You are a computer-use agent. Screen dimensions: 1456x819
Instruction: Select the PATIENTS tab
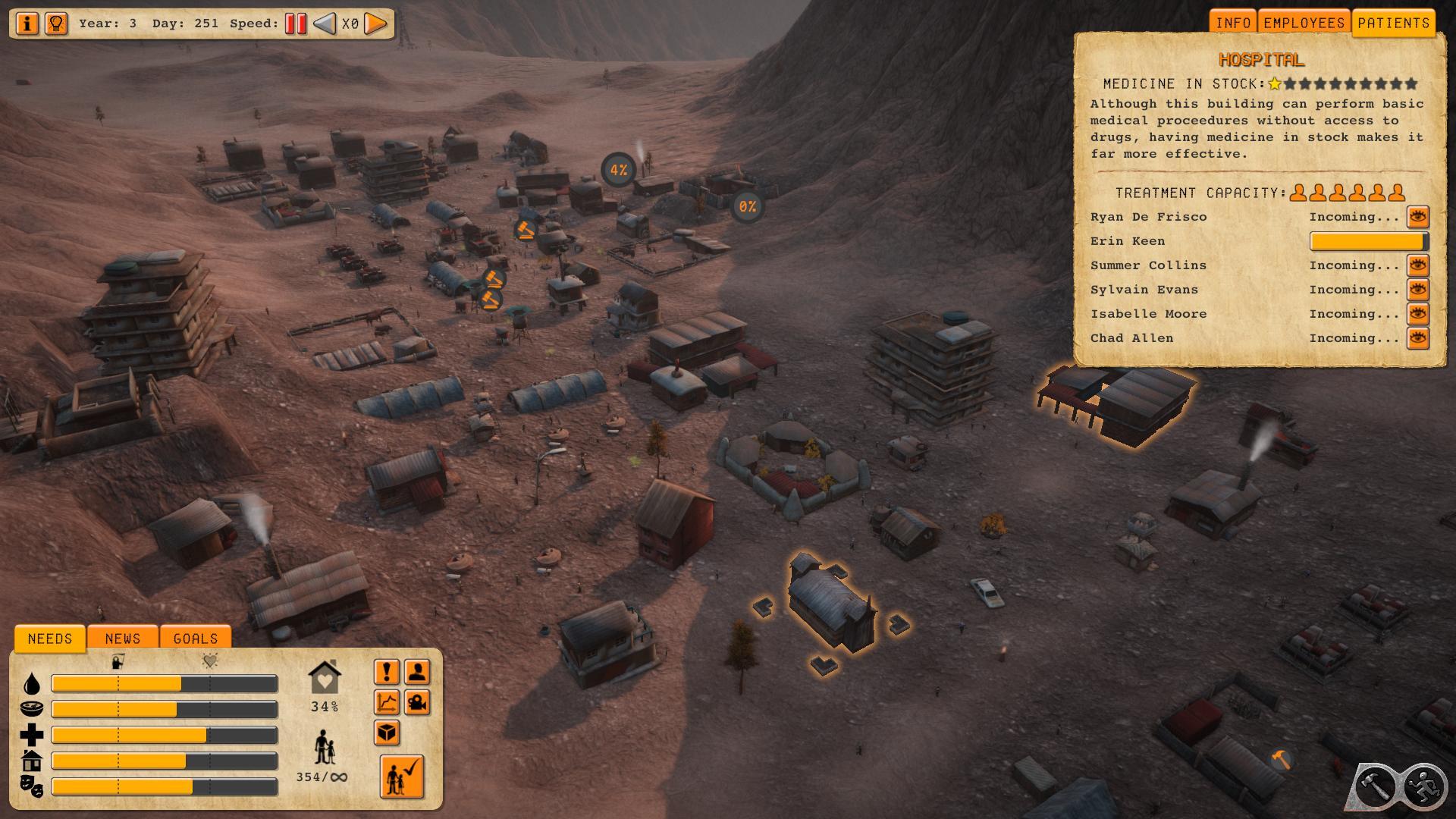(x=1393, y=23)
